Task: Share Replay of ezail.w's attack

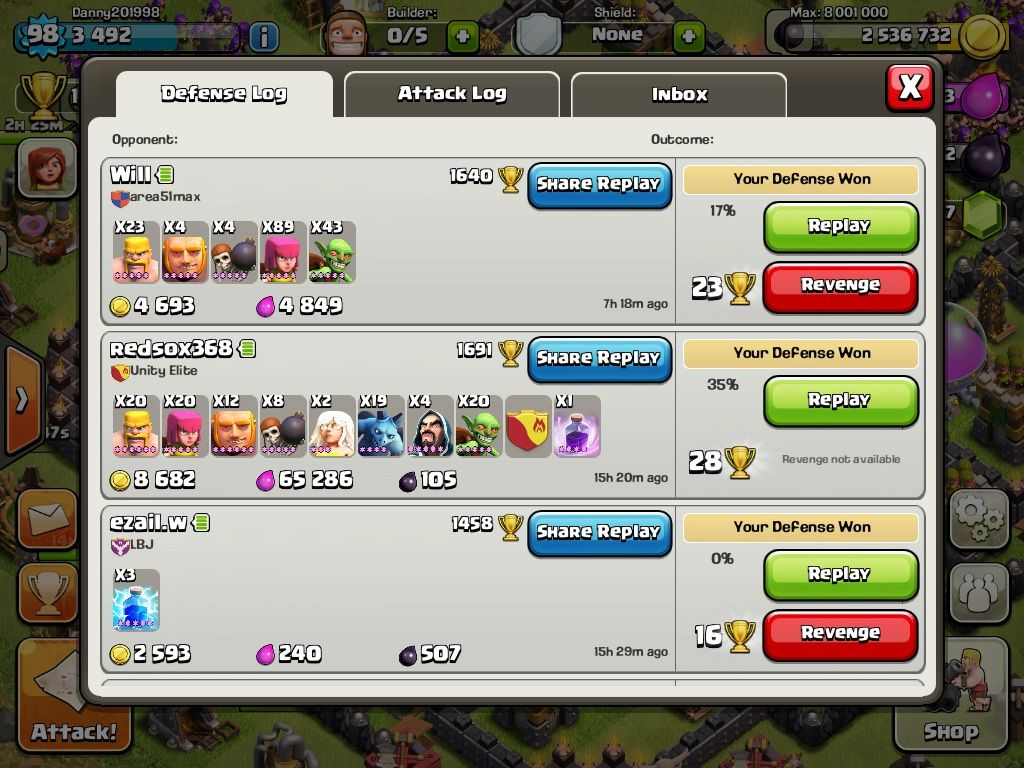Action: click(599, 533)
